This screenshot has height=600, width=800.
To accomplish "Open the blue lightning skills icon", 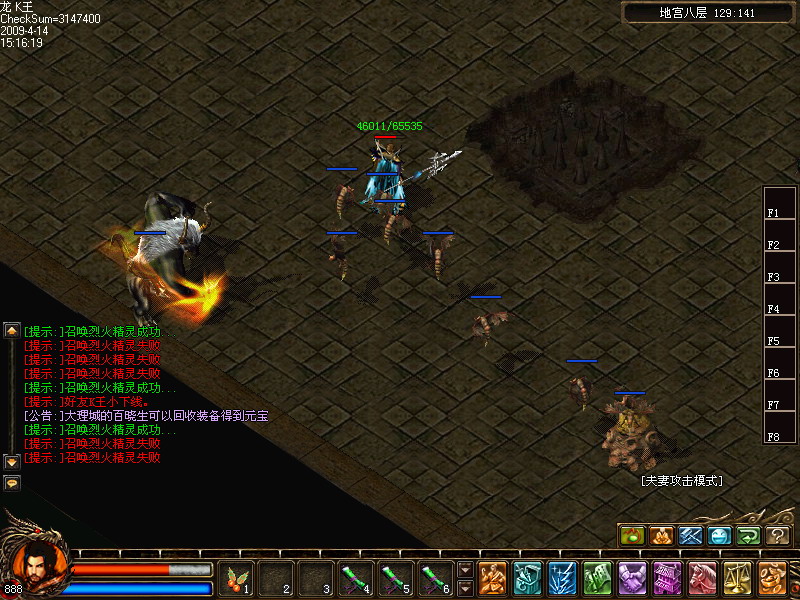I will click(x=562, y=578).
